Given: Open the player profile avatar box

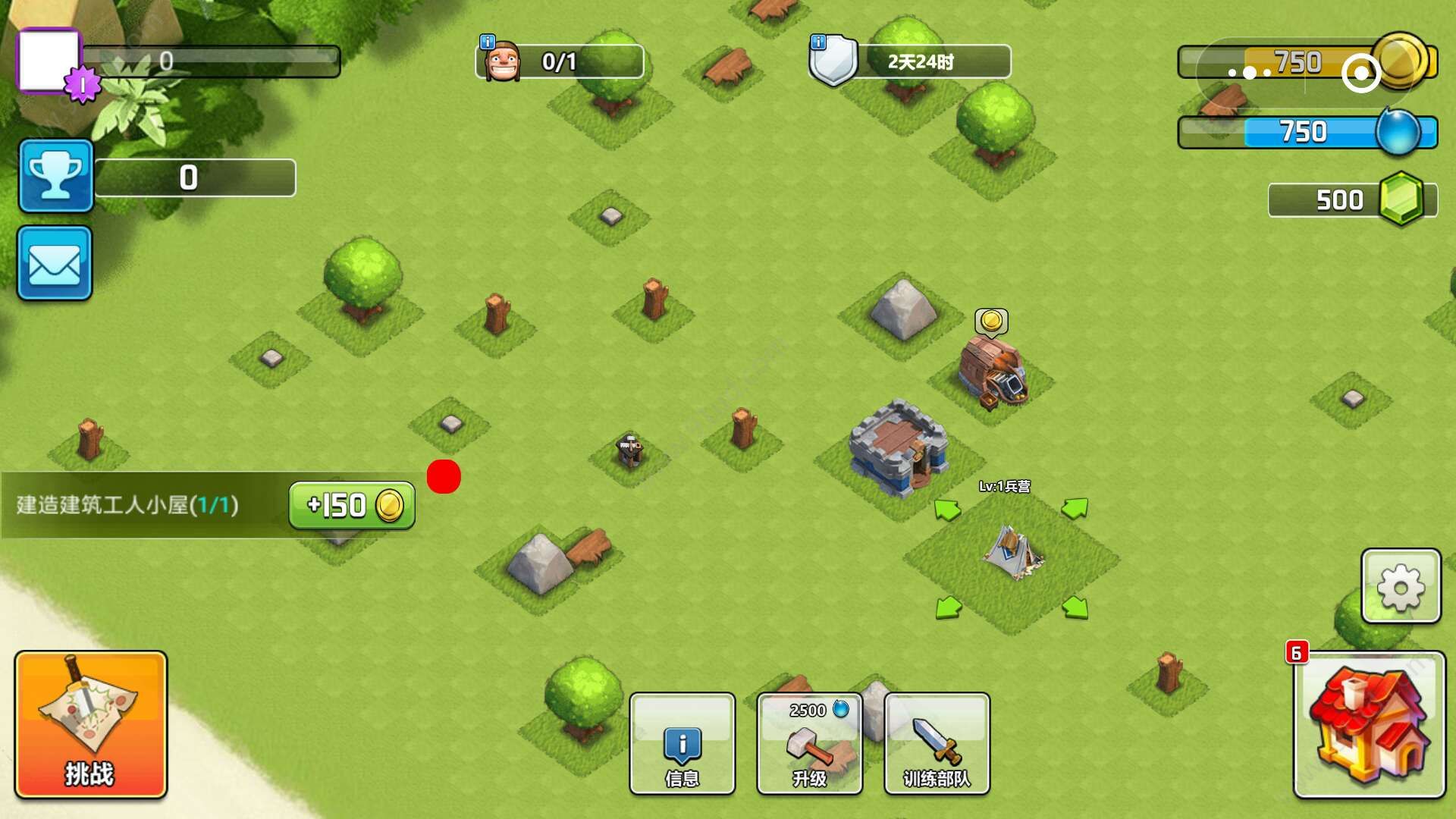Looking at the screenshot, I should click(49, 61).
